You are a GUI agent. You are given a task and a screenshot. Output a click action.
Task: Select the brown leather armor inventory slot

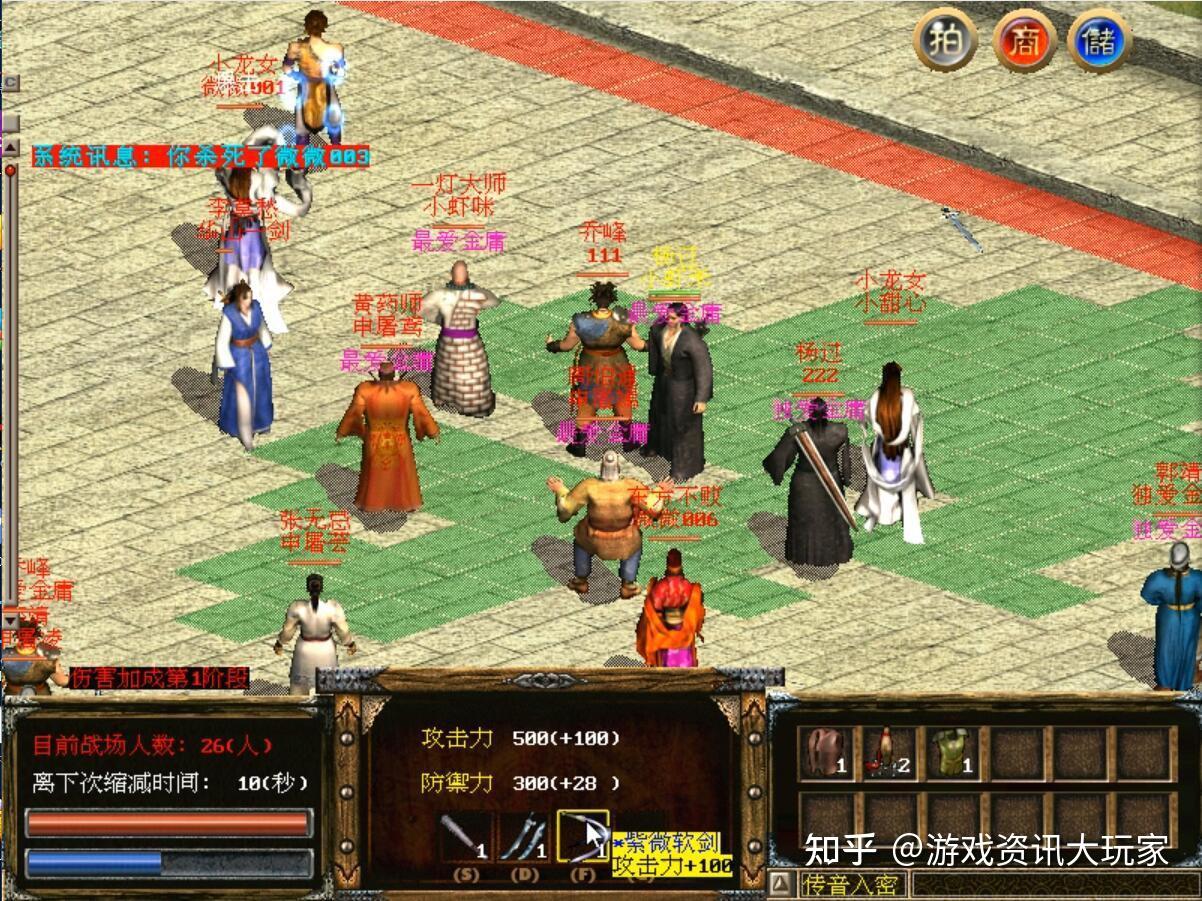(827, 753)
